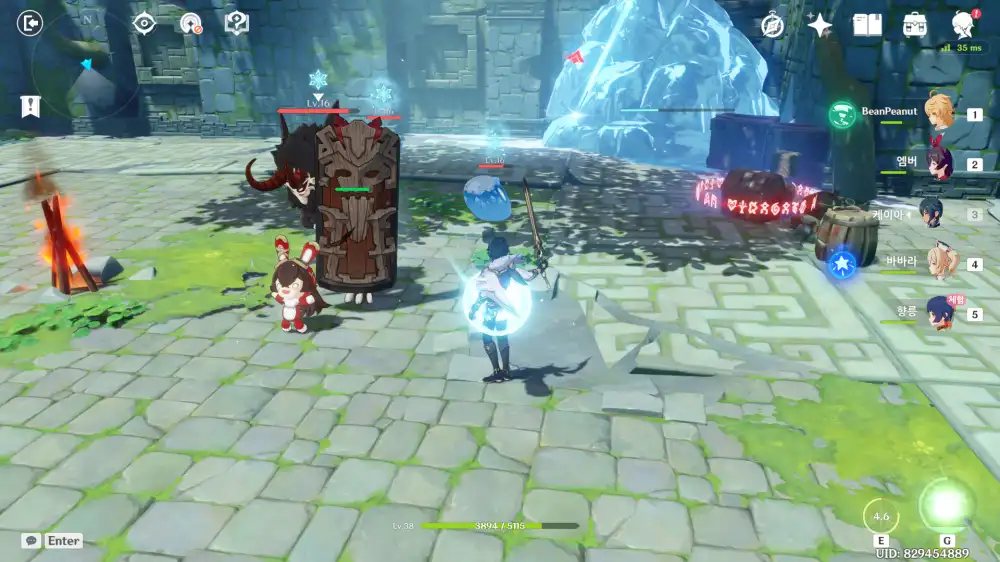
Task: Click the exit door icon
Action: pos(31,22)
